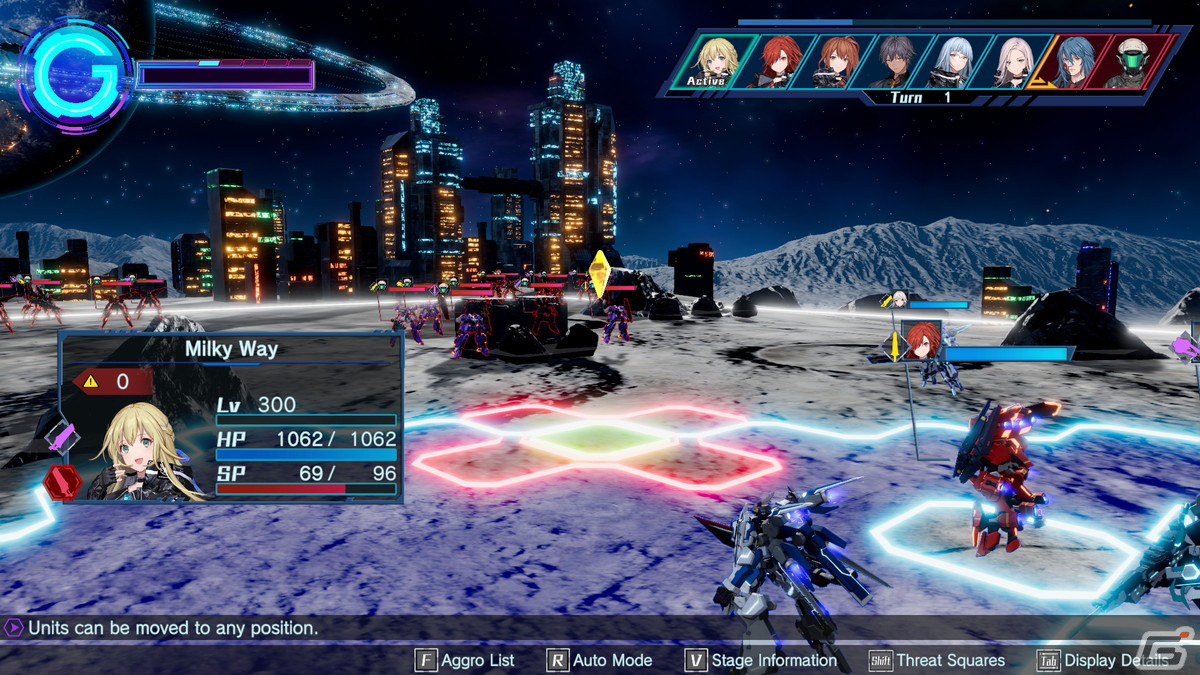The height and width of the screenshot is (675, 1200).
Task: Select the green-visor helmeted soldier portrait
Action: pyautogui.click(x=1133, y=60)
